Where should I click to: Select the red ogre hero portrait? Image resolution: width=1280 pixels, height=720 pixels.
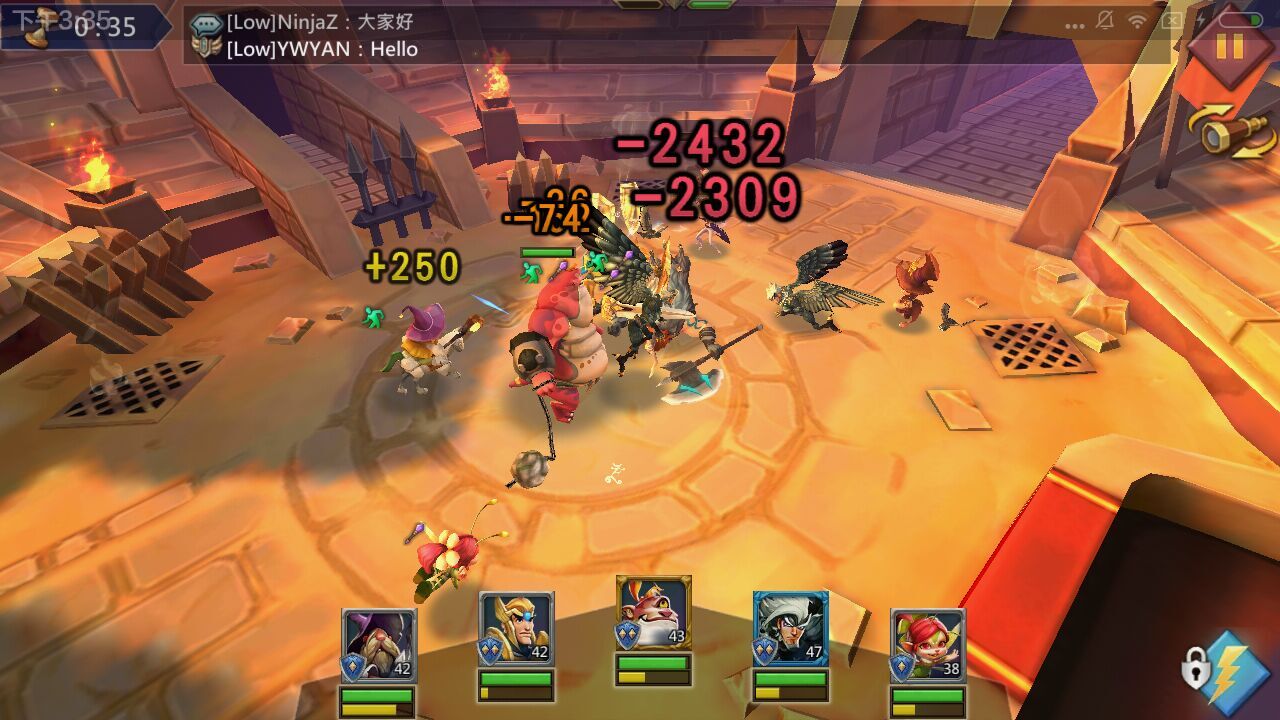653,613
